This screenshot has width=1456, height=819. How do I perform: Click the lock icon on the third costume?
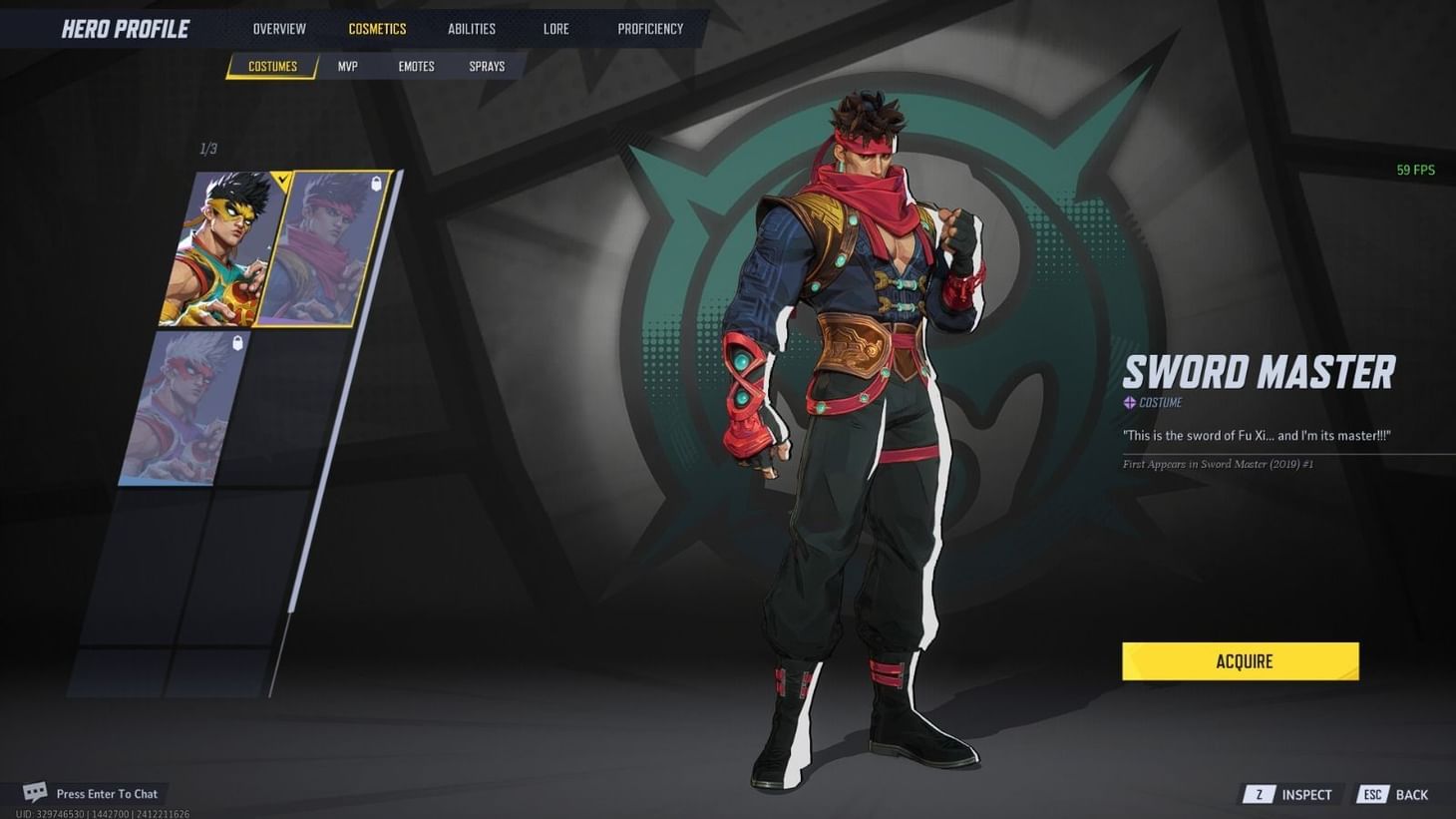pyautogui.click(x=235, y=341)
